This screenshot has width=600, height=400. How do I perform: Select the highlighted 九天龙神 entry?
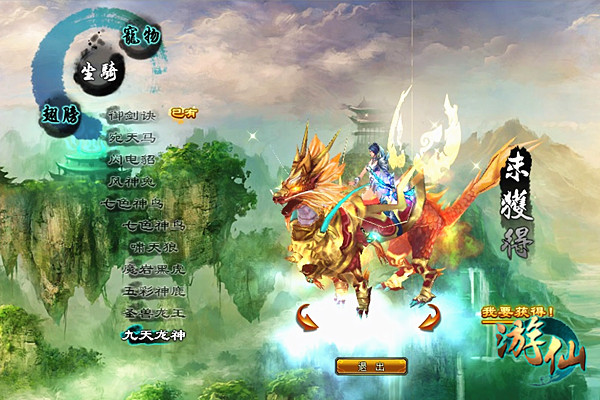coord(153,336)
